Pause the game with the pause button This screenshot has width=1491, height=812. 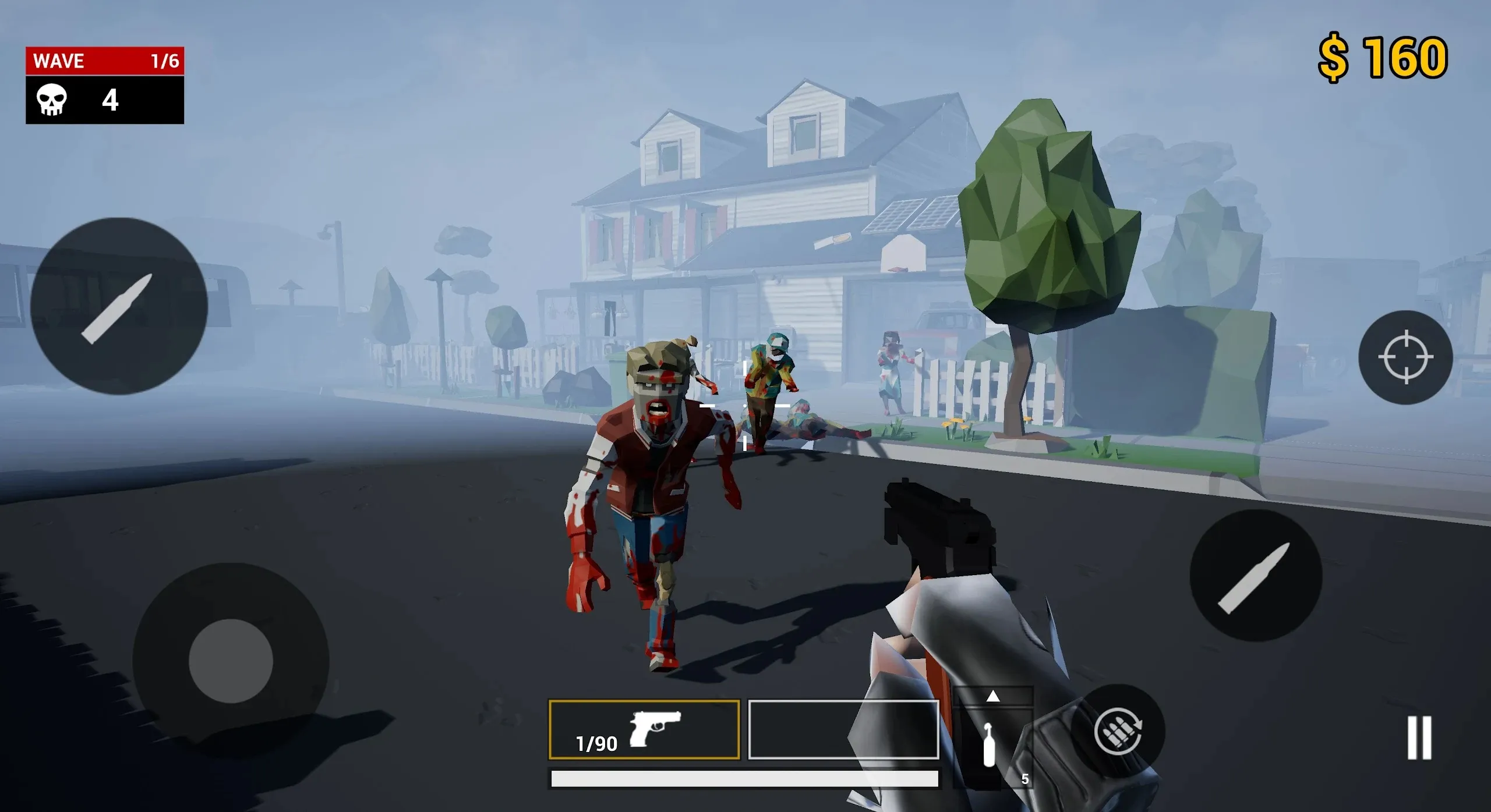click(1419, 737)
